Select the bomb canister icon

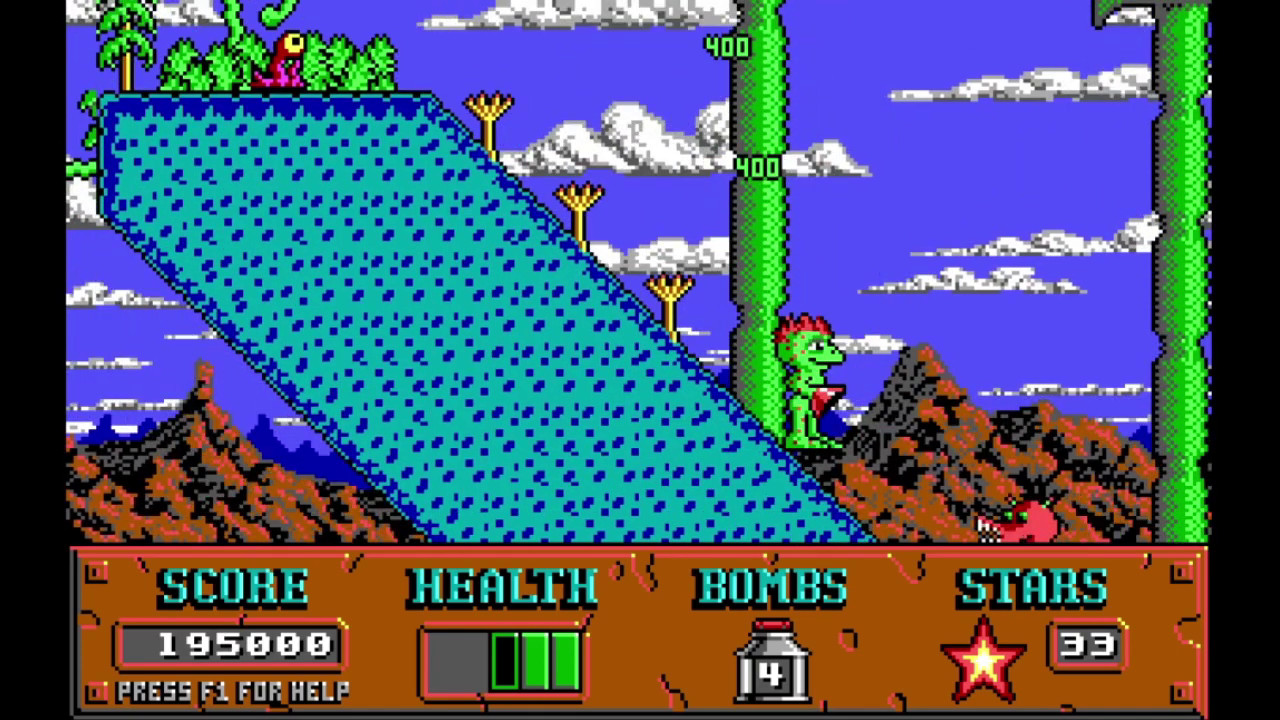click(771, 660)
